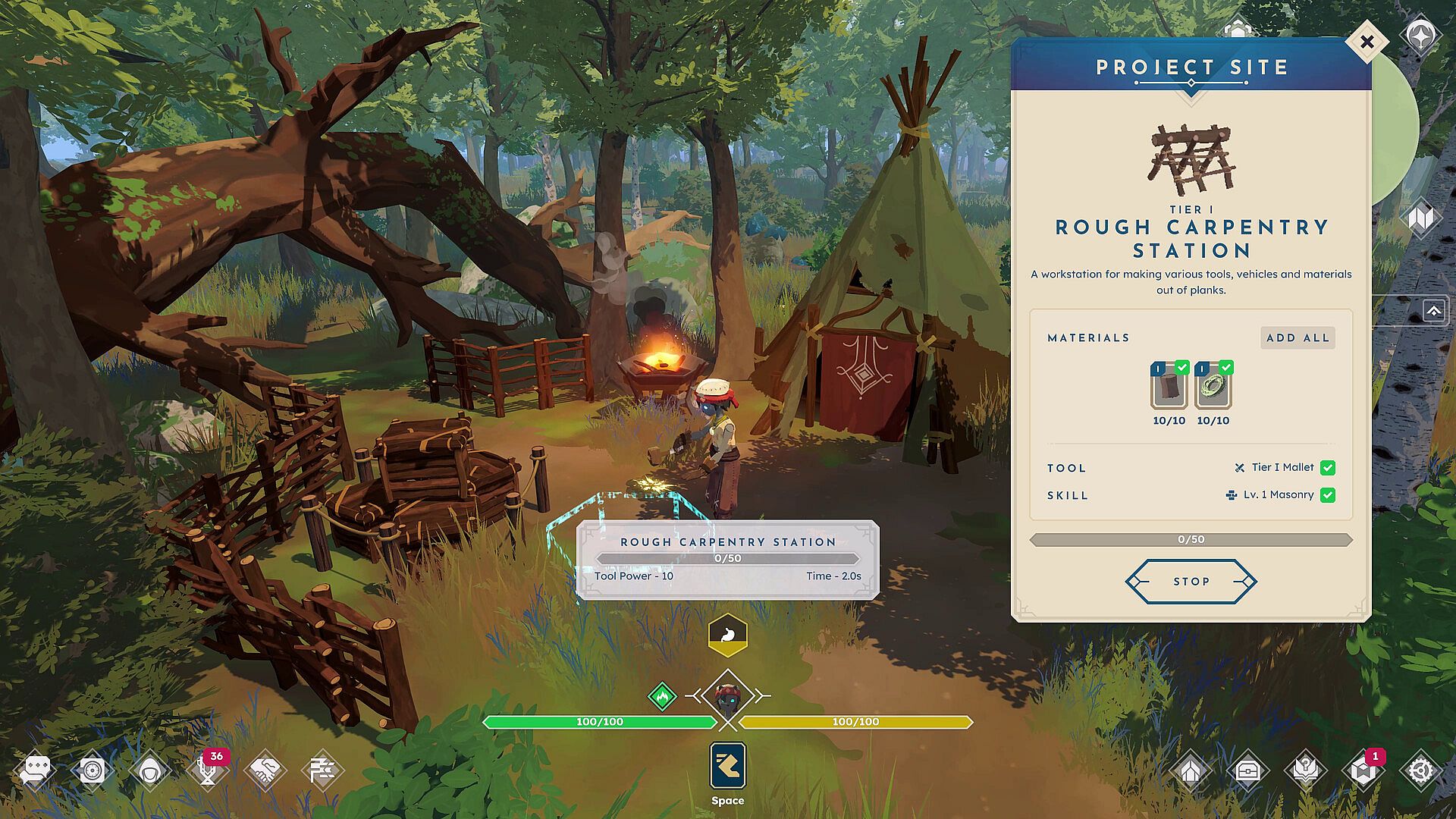This screenshot has height=819, width=1456.
Task: Click the Add All materials button
Action: [x=1298, y=337]
